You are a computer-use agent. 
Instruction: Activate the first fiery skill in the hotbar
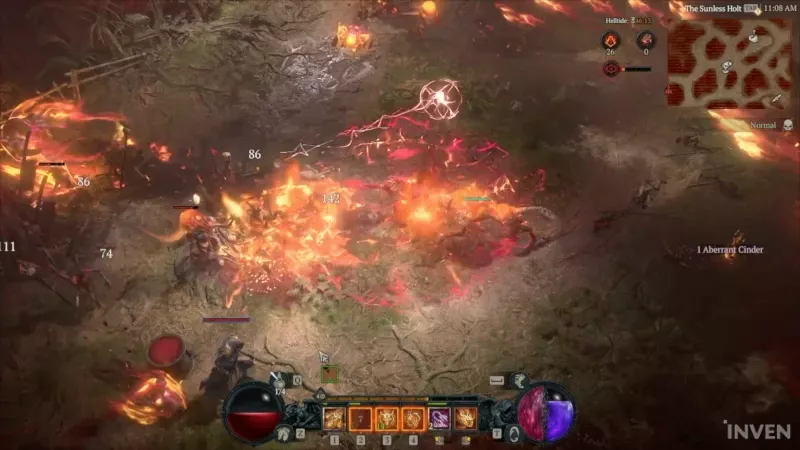[334, 417]
